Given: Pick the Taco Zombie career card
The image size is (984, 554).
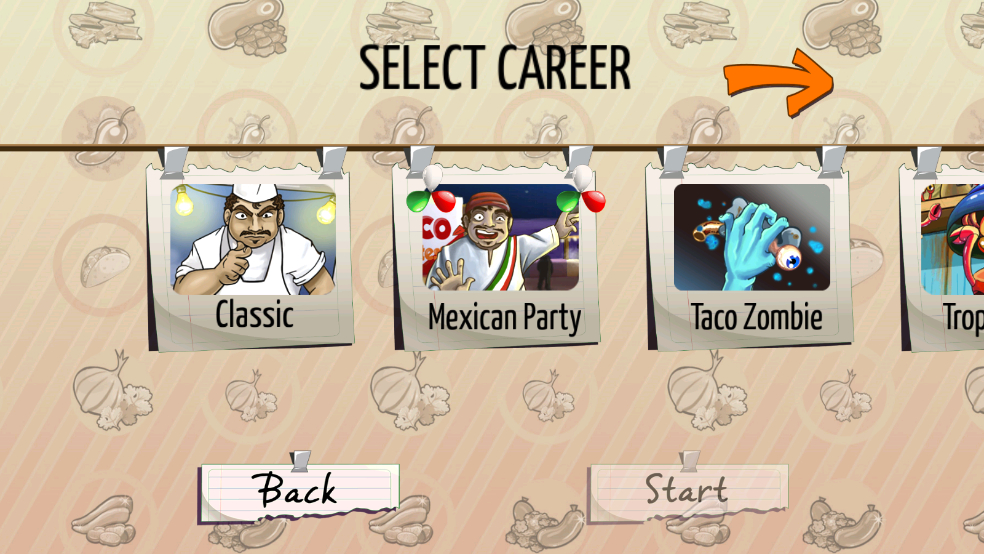Looking at the screenshot, I should pyautogui.click(x=754, y=255).
